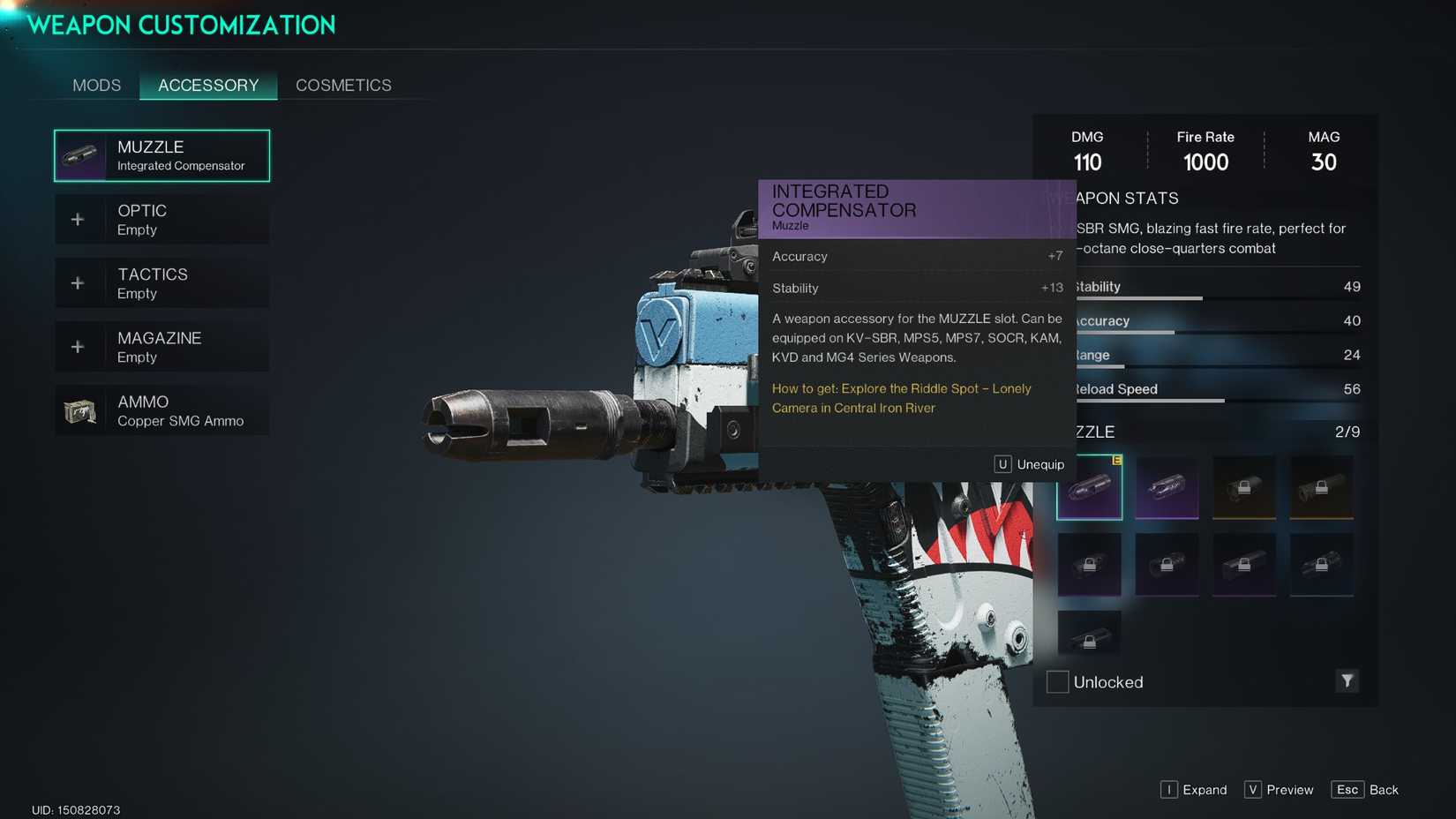Enable the Unlocked filter checkbox
The image size is (1456, 819).
point(1057,681)
